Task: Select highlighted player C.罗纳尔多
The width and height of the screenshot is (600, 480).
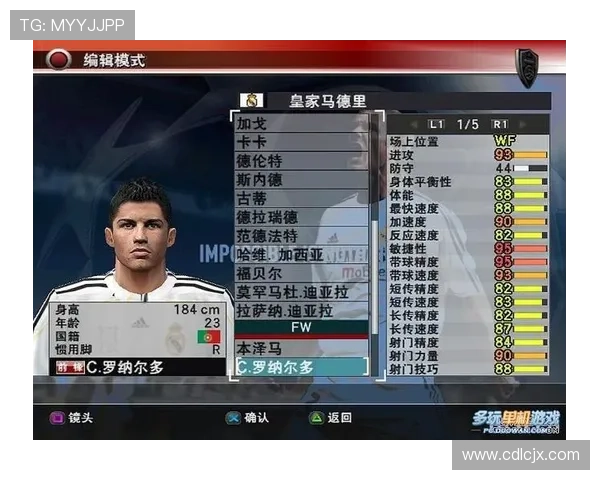Action: (x=302, y=367)
